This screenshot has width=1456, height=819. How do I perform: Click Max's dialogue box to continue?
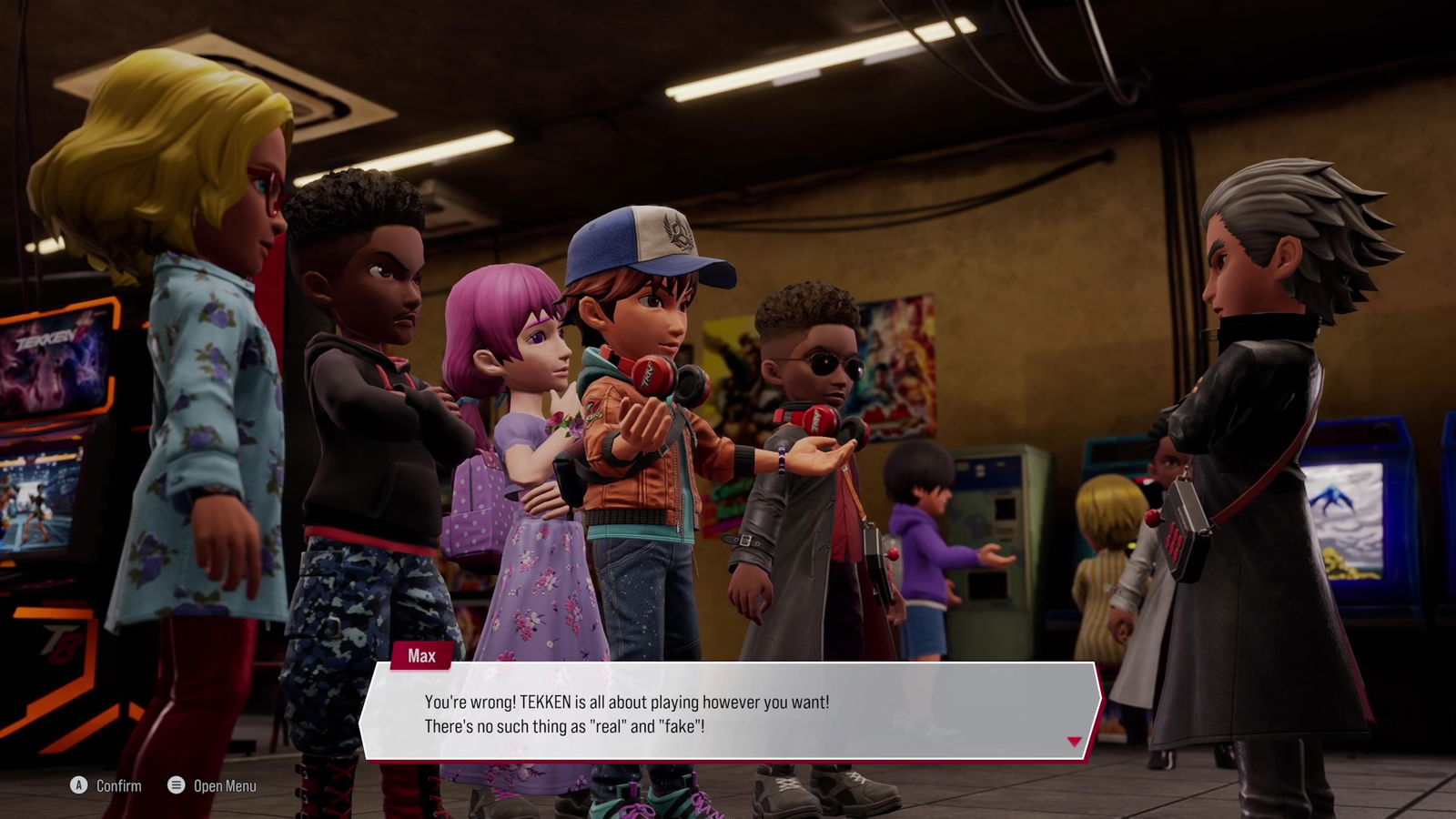(728, 713)
